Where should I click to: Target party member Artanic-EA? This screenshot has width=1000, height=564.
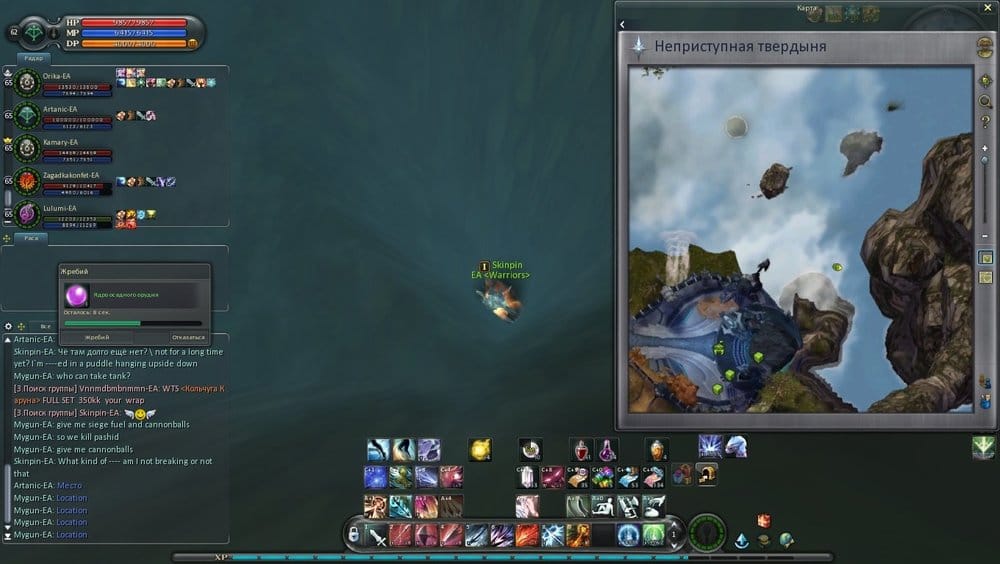click(60, 109)
